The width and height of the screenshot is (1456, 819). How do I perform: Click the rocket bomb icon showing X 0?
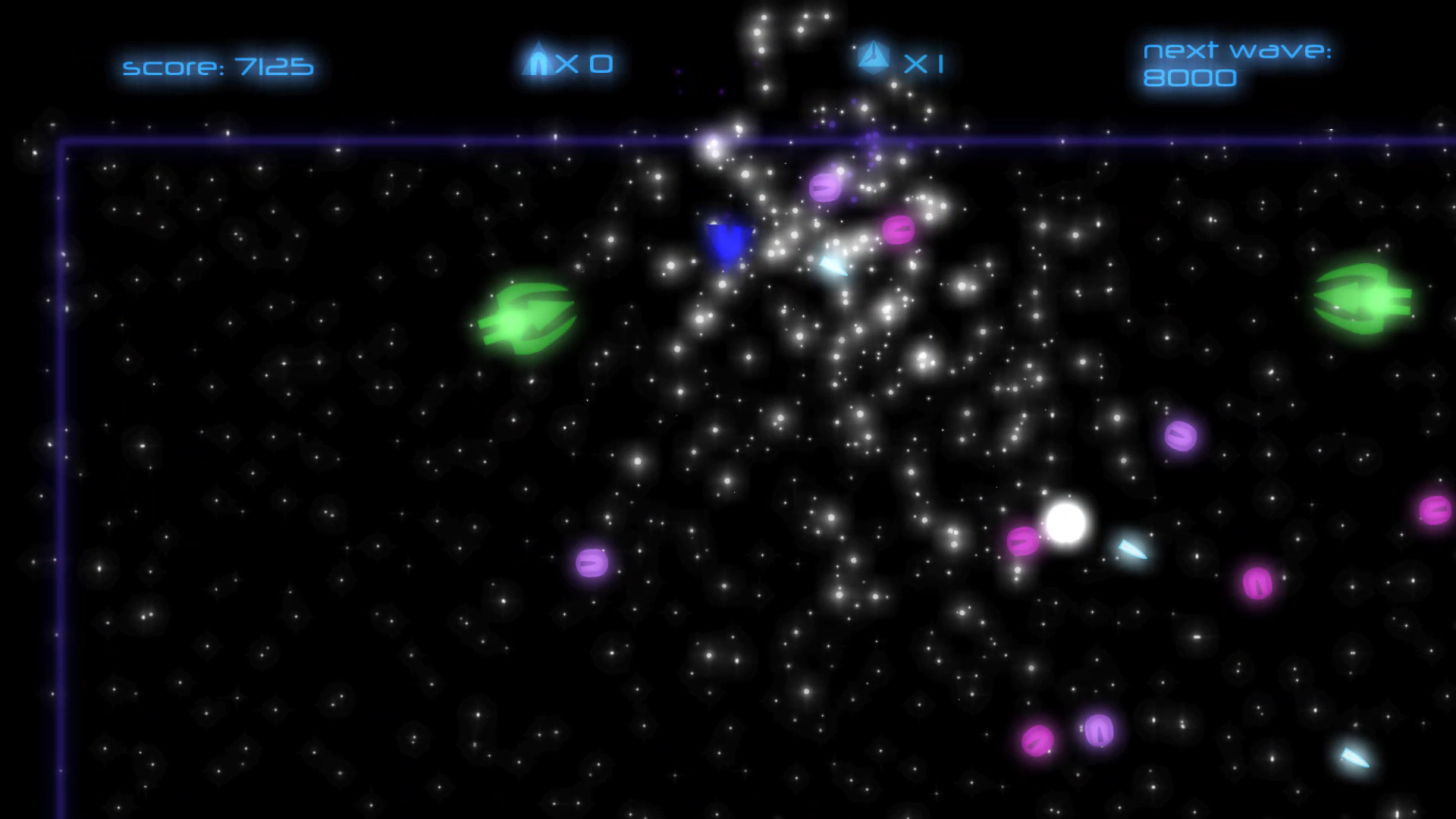pyautogui.click(x=569, y=64)
